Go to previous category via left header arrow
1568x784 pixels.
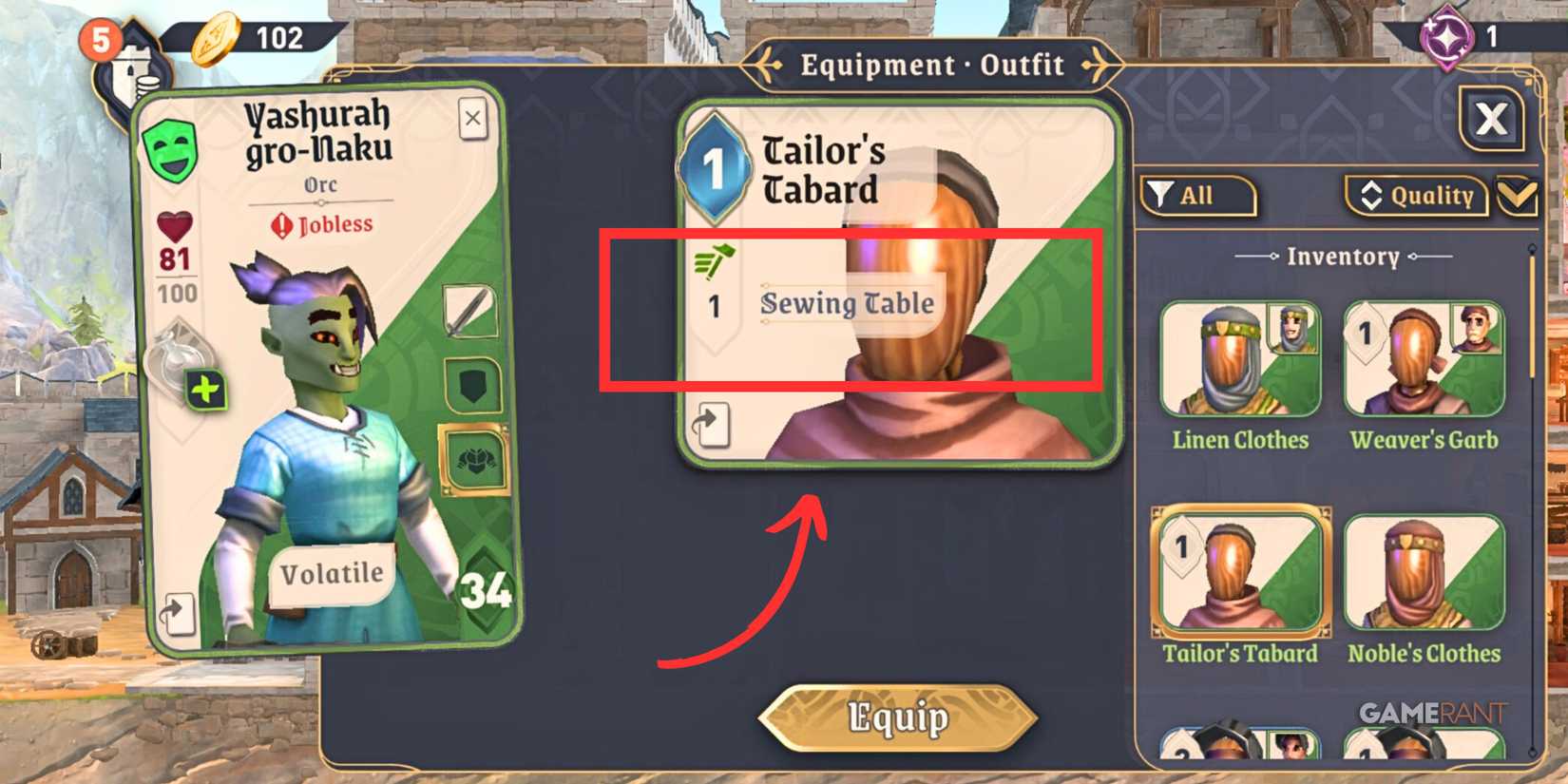(x=760, y=65)
